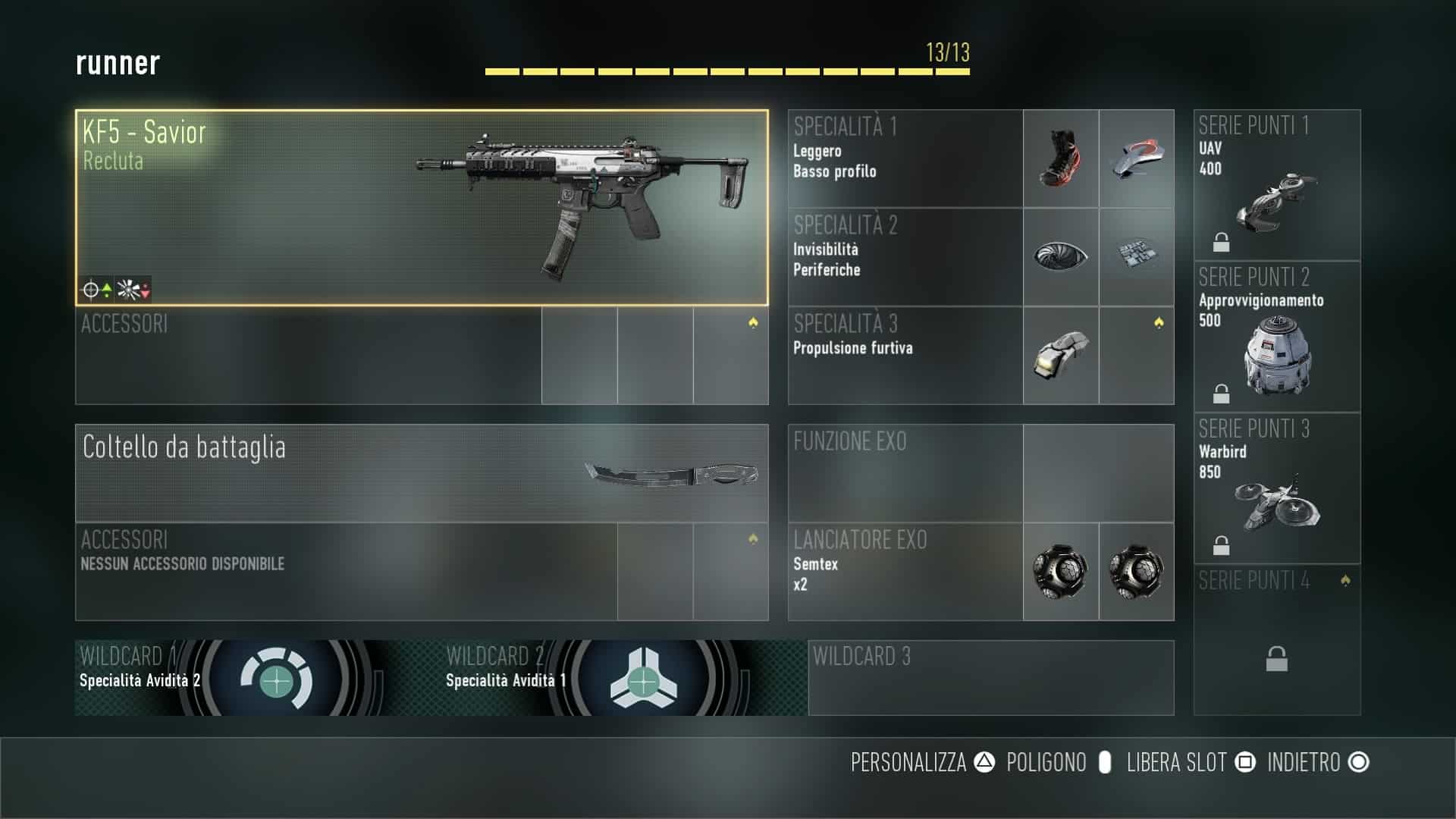Open the empty Funzione Exo slot
This screenshot has height=819, width=1456.
(980, 473)
